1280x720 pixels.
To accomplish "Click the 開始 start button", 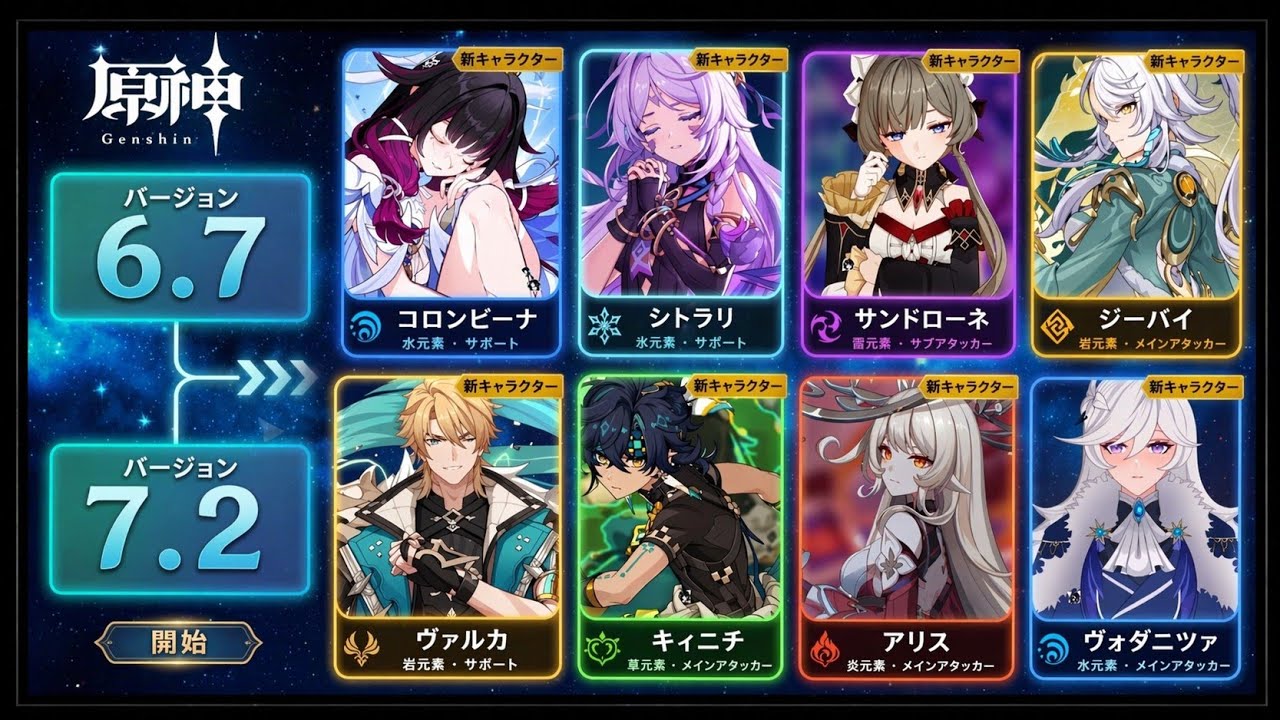I will 179,642.
